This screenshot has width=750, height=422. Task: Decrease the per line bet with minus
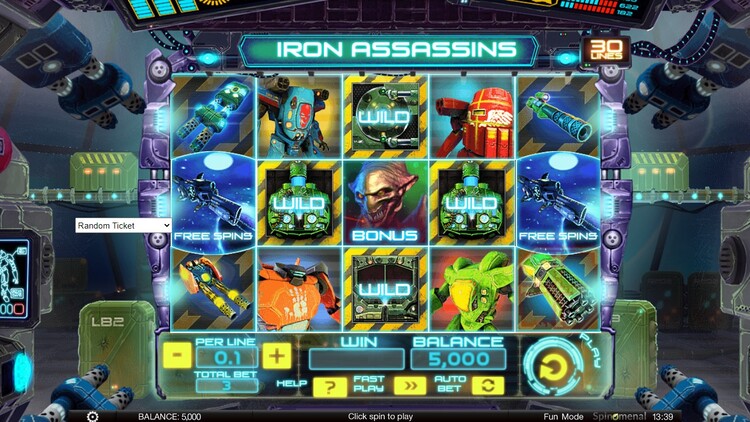click(176, 355)
